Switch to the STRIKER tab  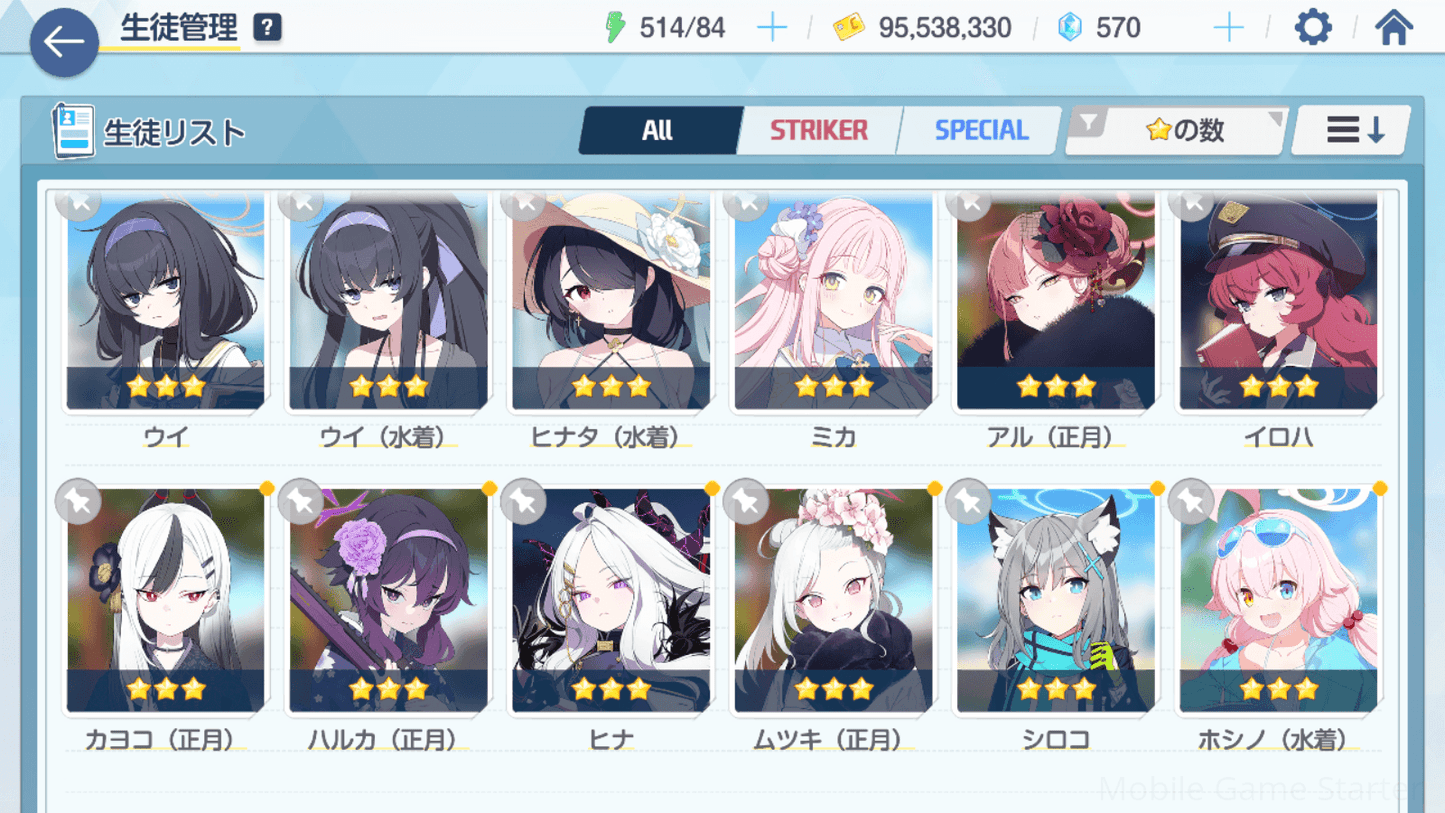click(818, 130)
